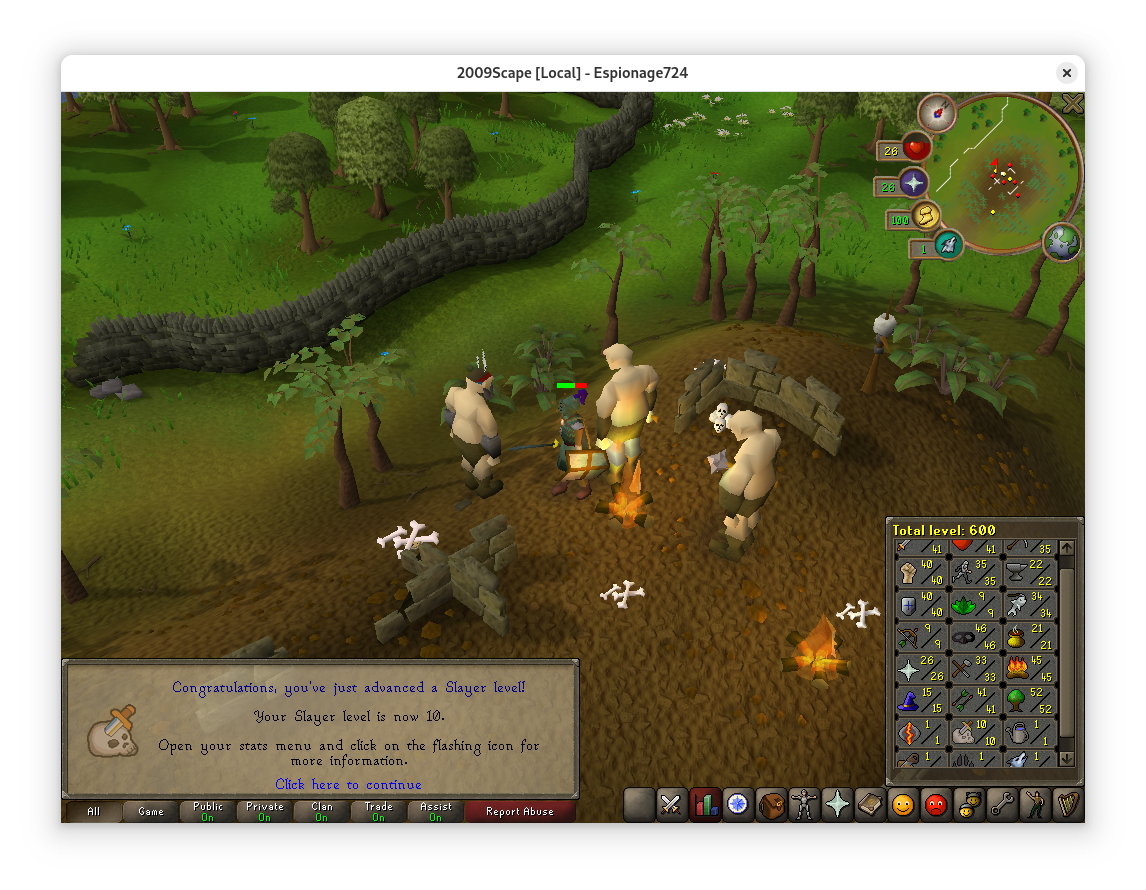Viewport: 1146px width, 890px height.
Task: Open the Prayer star tab
Action: point(837,804)
